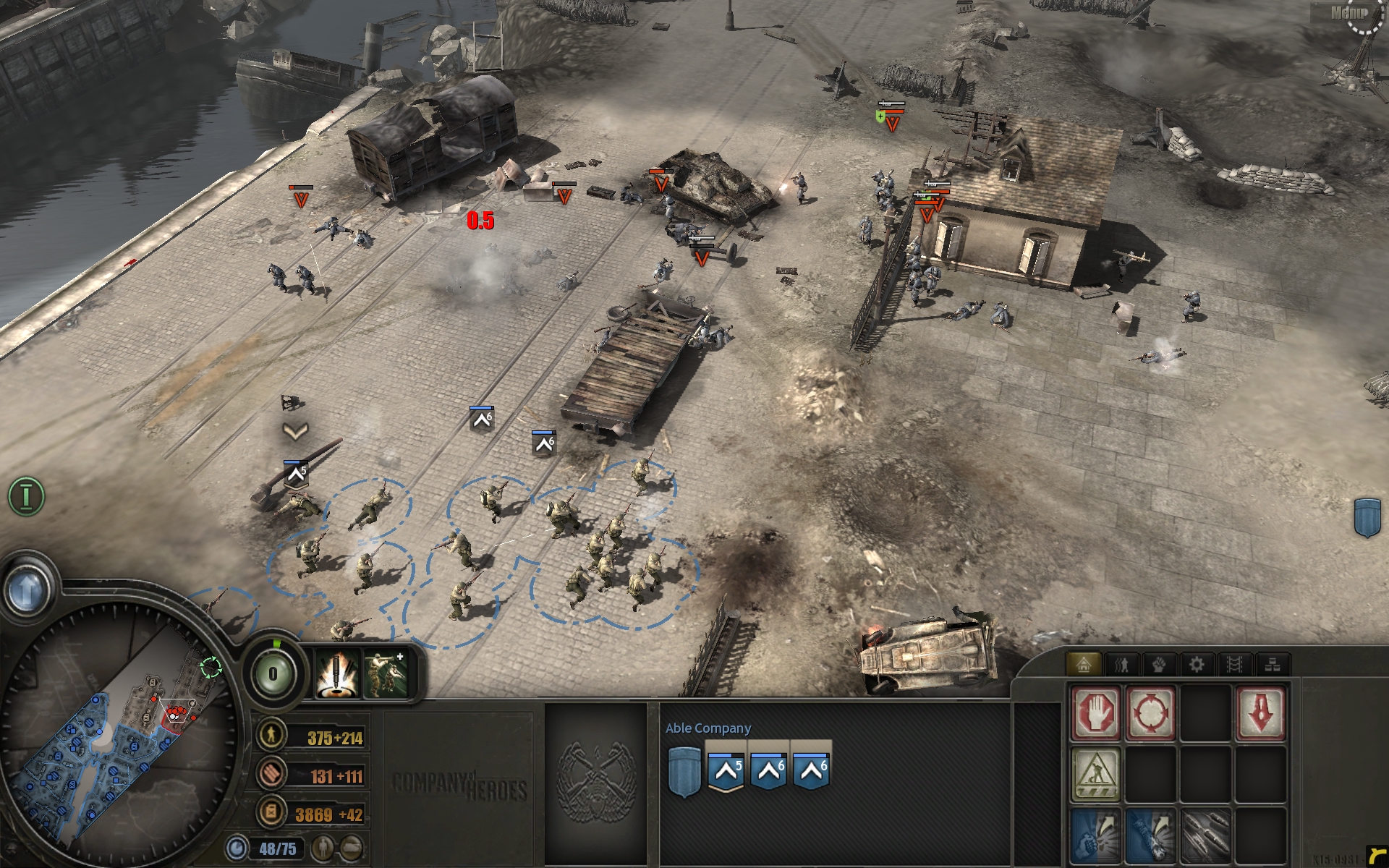This screenshot has height=868, width=1389.
Task: Switch to the raised fist tab
Action: coord(1159,664)
